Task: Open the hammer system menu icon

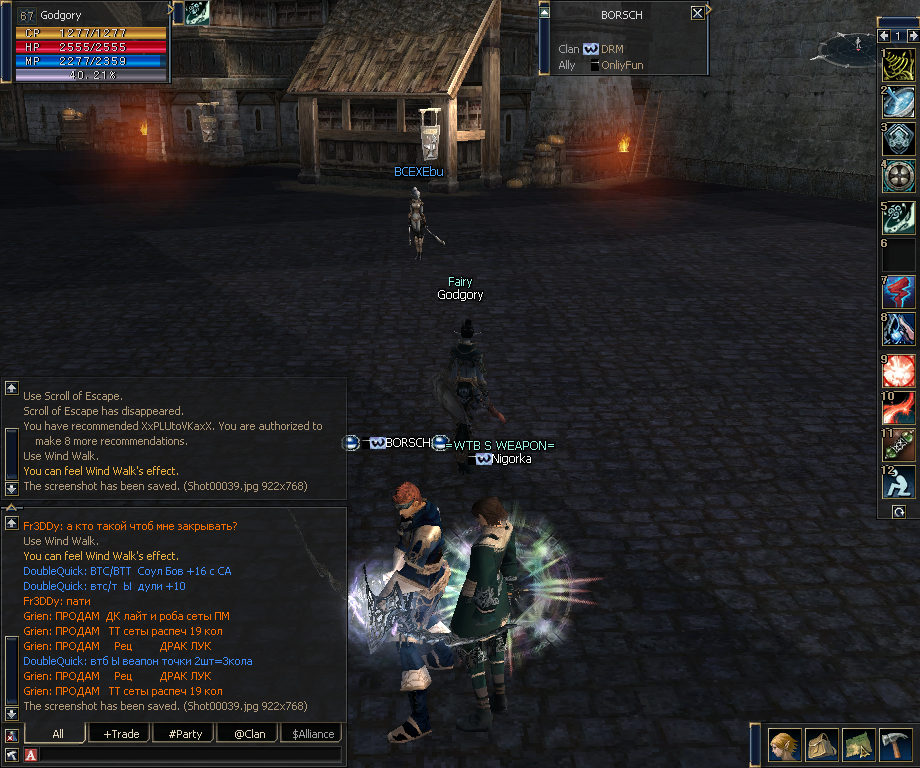Action: (896, 745)
